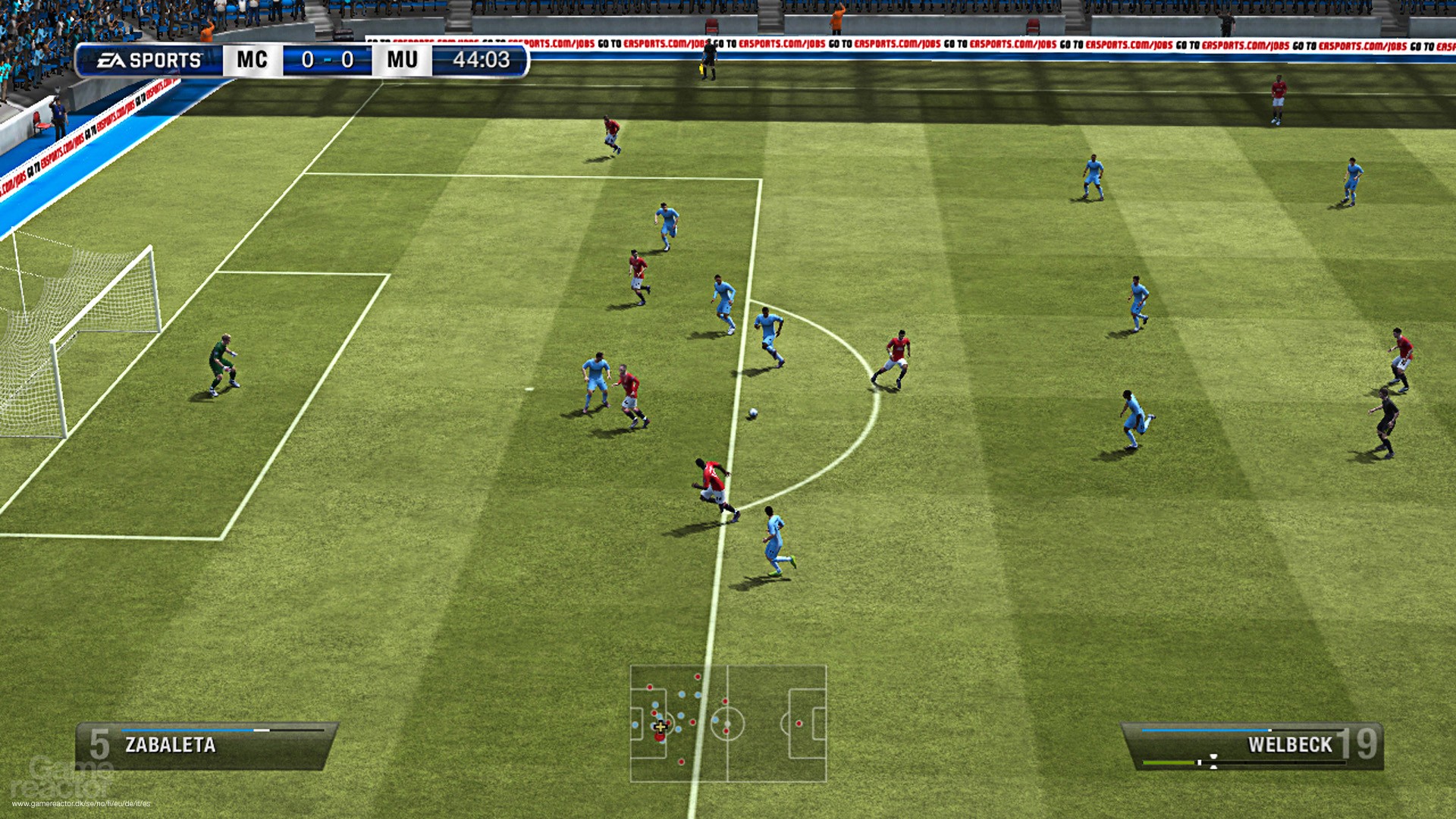Select the Zabaleta player name panel
1456x819 pixels.
(x=206, y=745)
